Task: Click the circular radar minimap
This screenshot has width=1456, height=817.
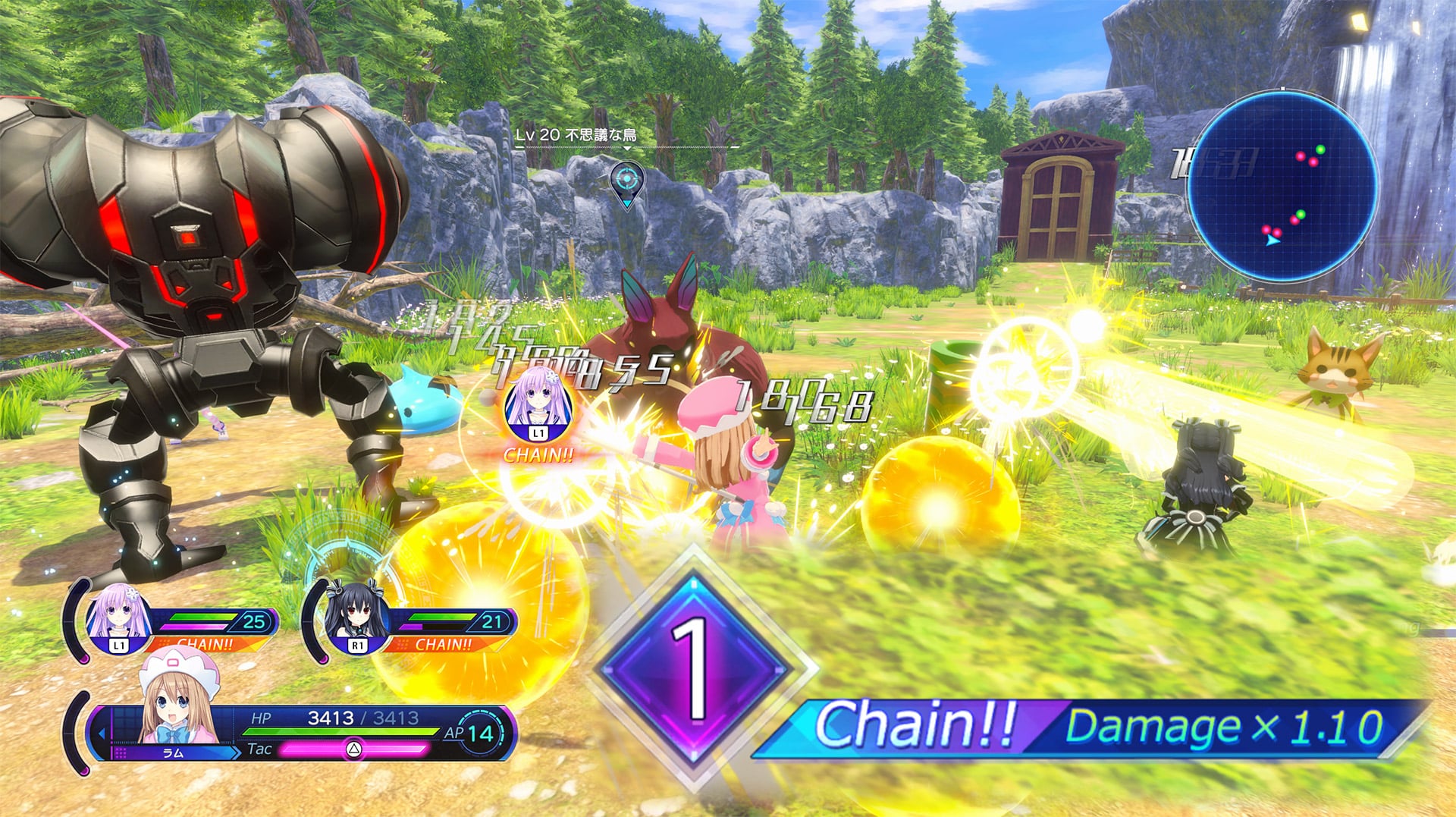Action: pos(1282,187)
